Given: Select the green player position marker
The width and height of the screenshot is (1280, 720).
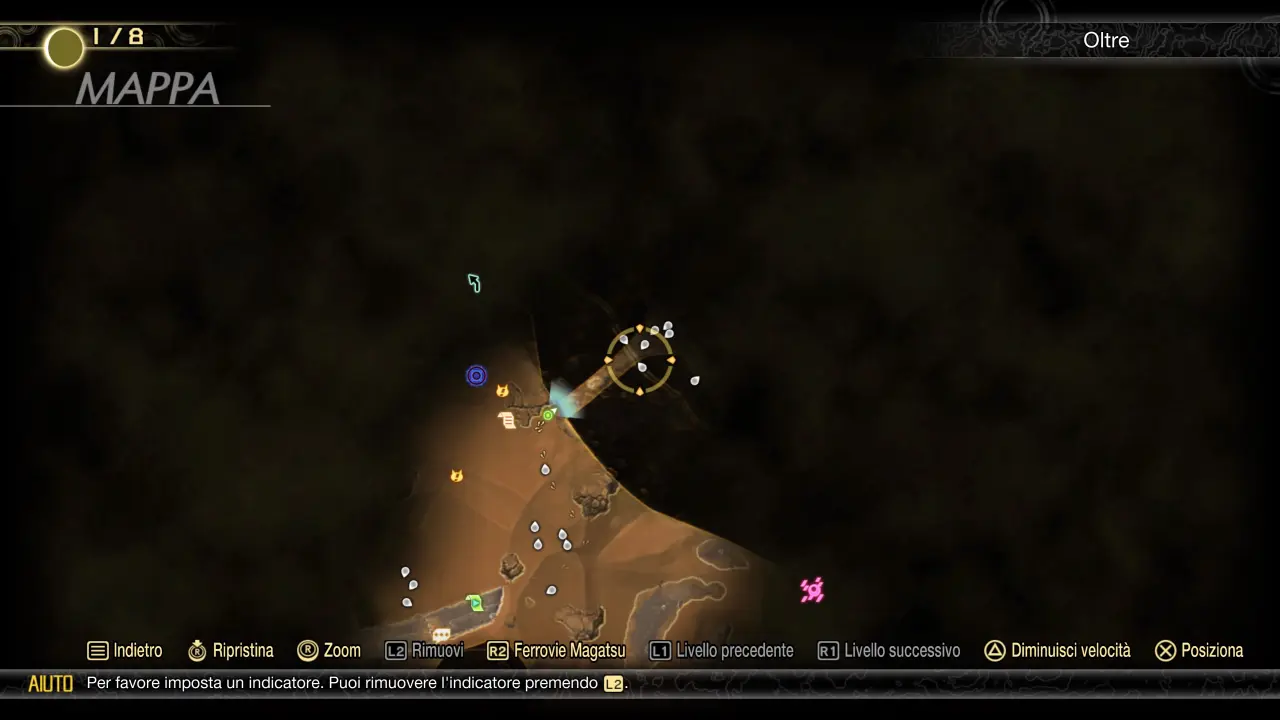Looking at the screenshot, I should (548, 413).
